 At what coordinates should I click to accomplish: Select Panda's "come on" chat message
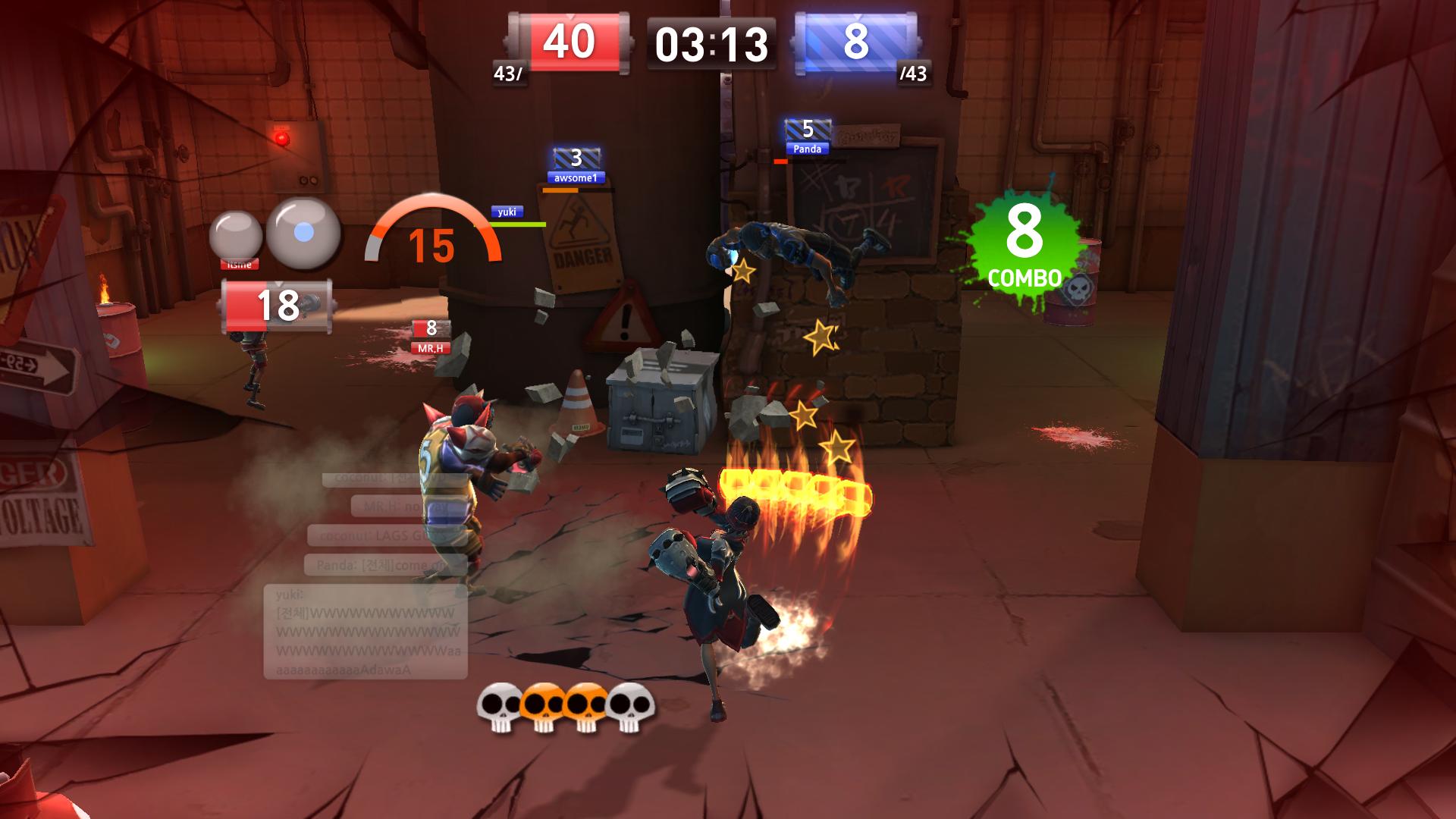coord(385,565)
